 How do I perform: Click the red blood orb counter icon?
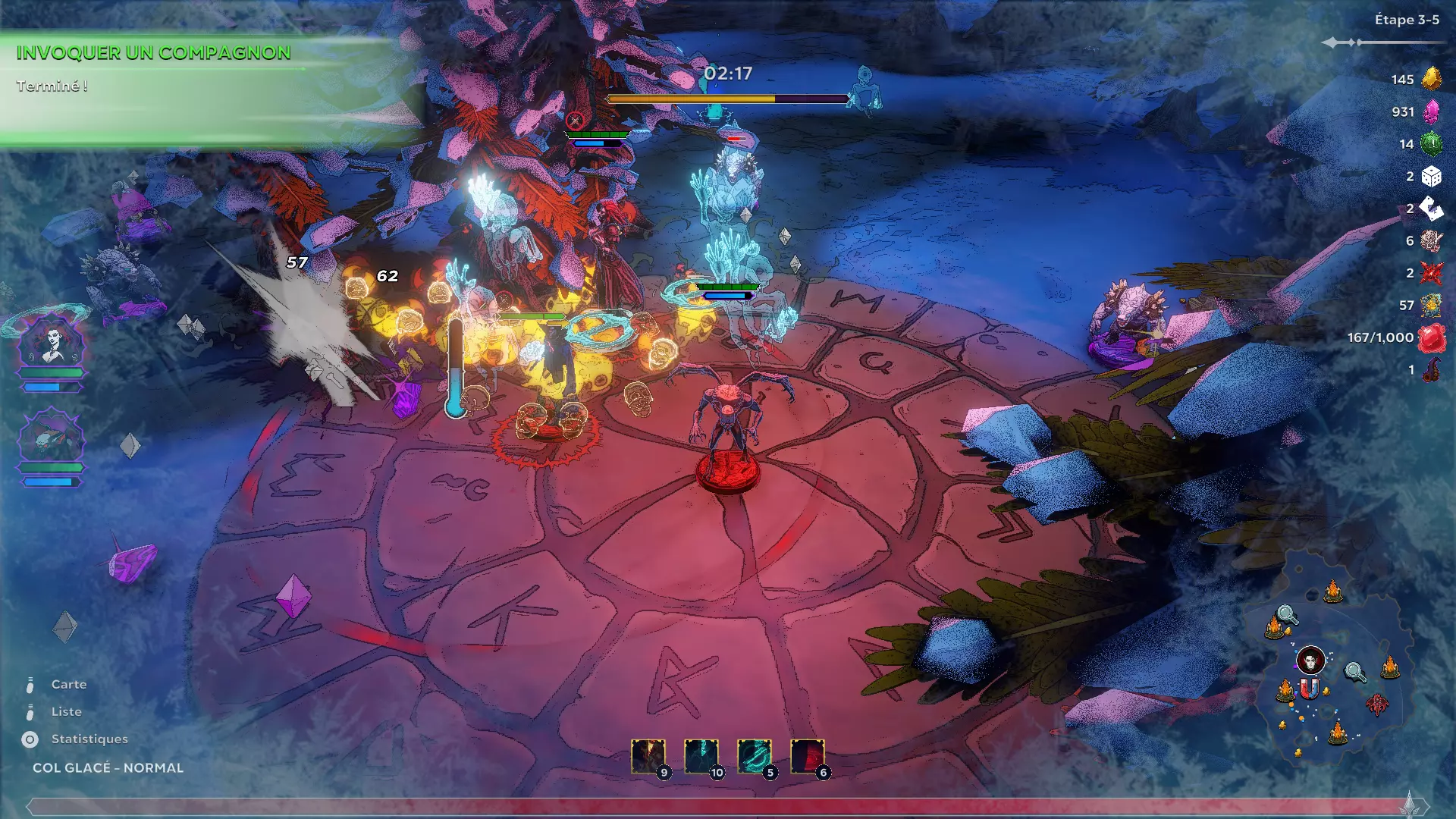click(1431, 338)
